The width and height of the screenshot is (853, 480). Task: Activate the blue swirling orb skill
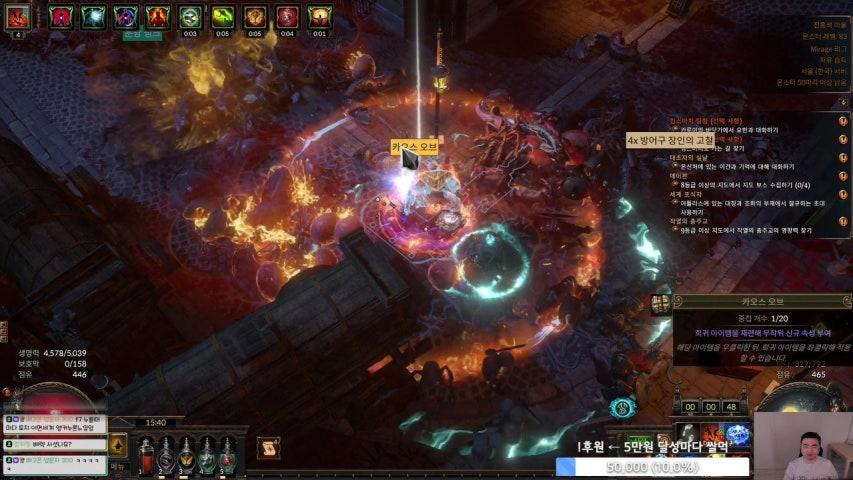(x=738, y=434)
